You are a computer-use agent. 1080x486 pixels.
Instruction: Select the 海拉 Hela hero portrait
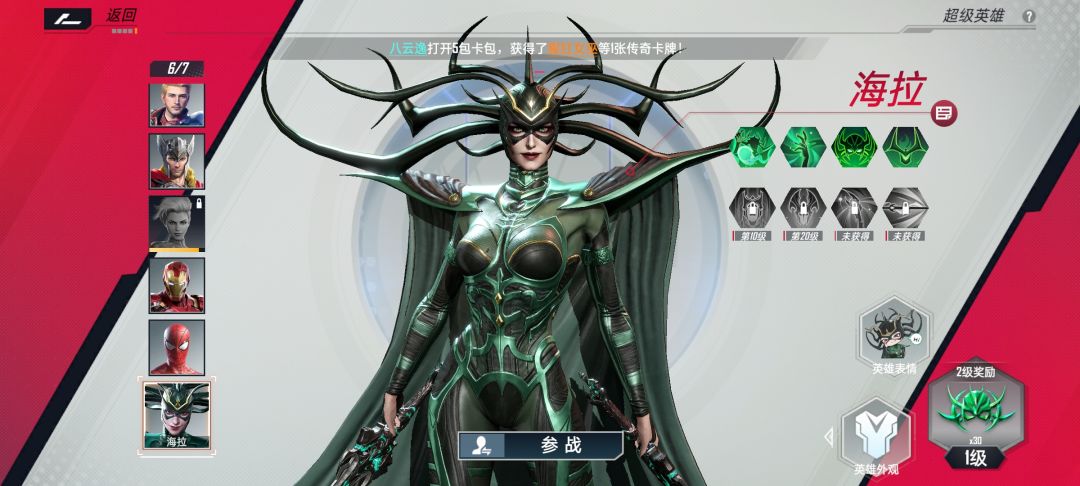[177, 413]
